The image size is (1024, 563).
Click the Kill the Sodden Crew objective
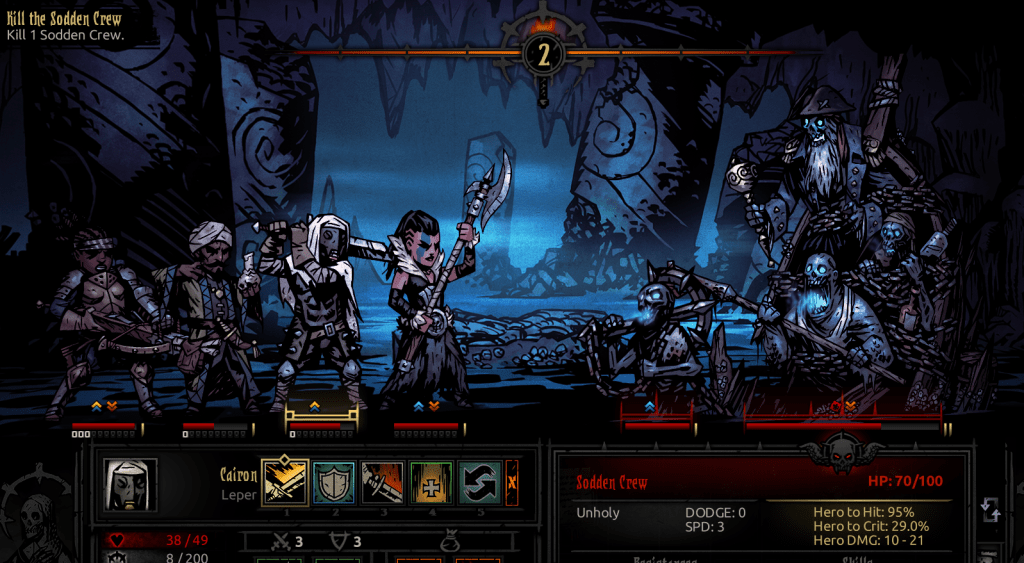[64, 27]
